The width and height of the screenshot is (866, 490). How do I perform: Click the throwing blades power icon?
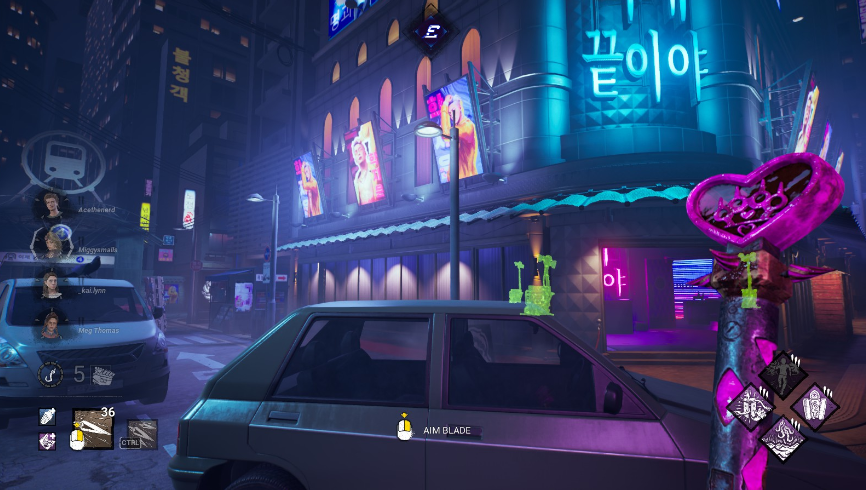(92, 428)
